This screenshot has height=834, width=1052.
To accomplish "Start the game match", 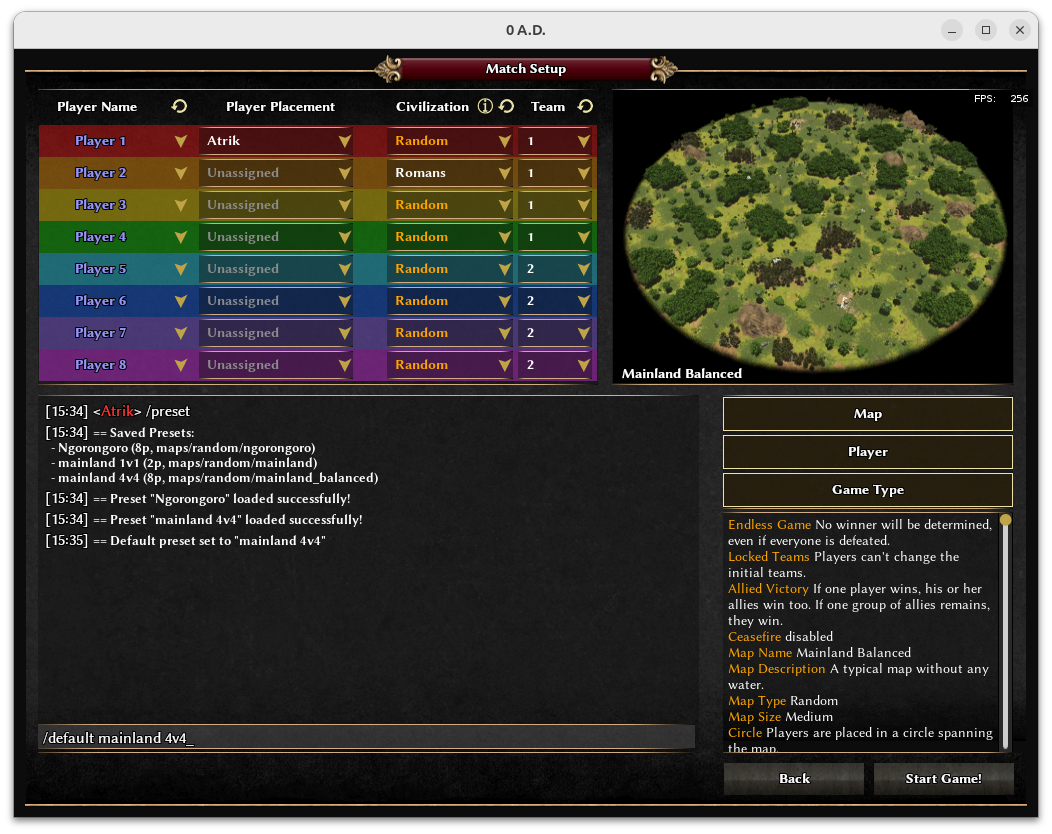I will point(943,779).
